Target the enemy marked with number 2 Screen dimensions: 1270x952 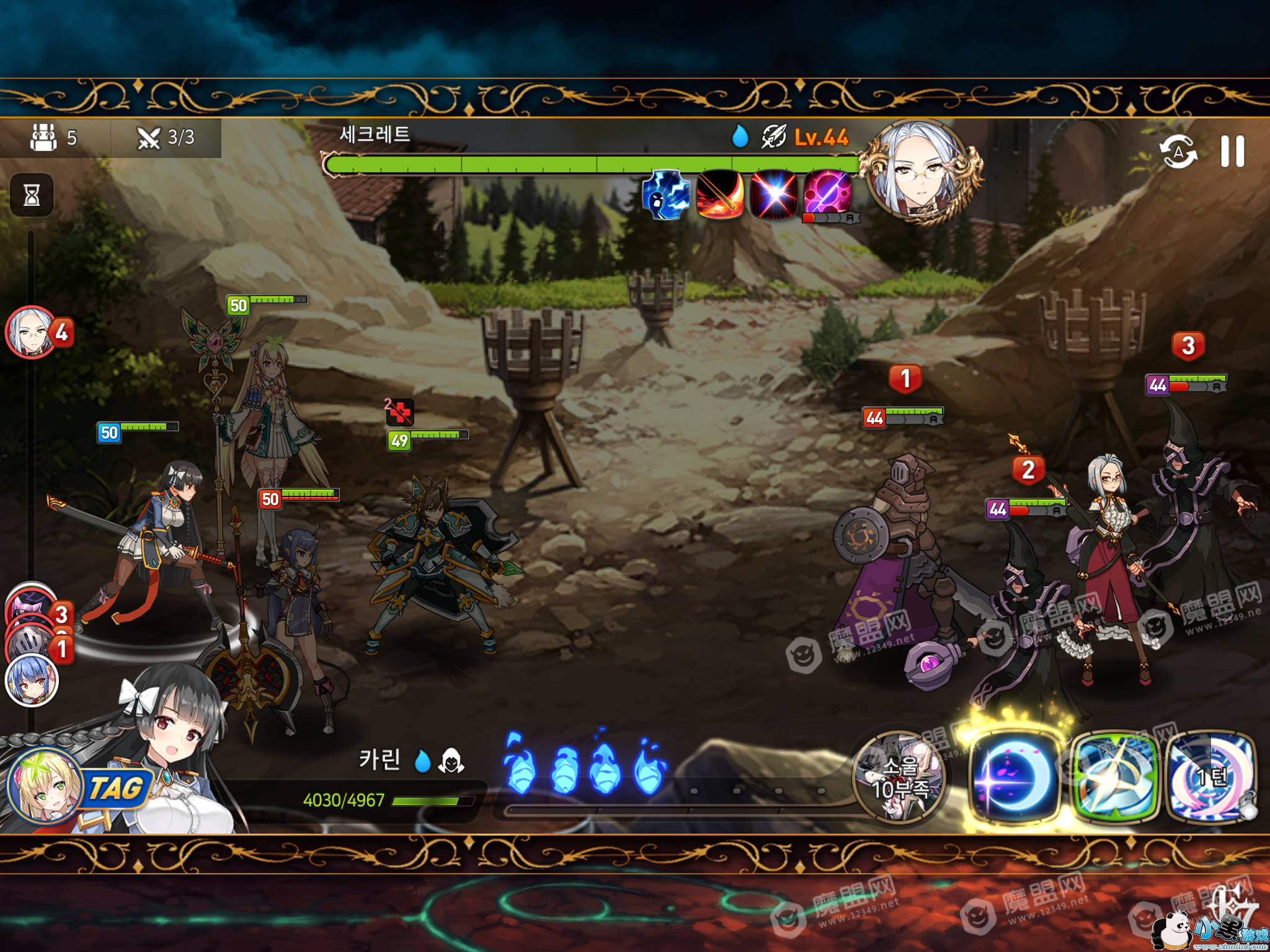click(1029, 595)
